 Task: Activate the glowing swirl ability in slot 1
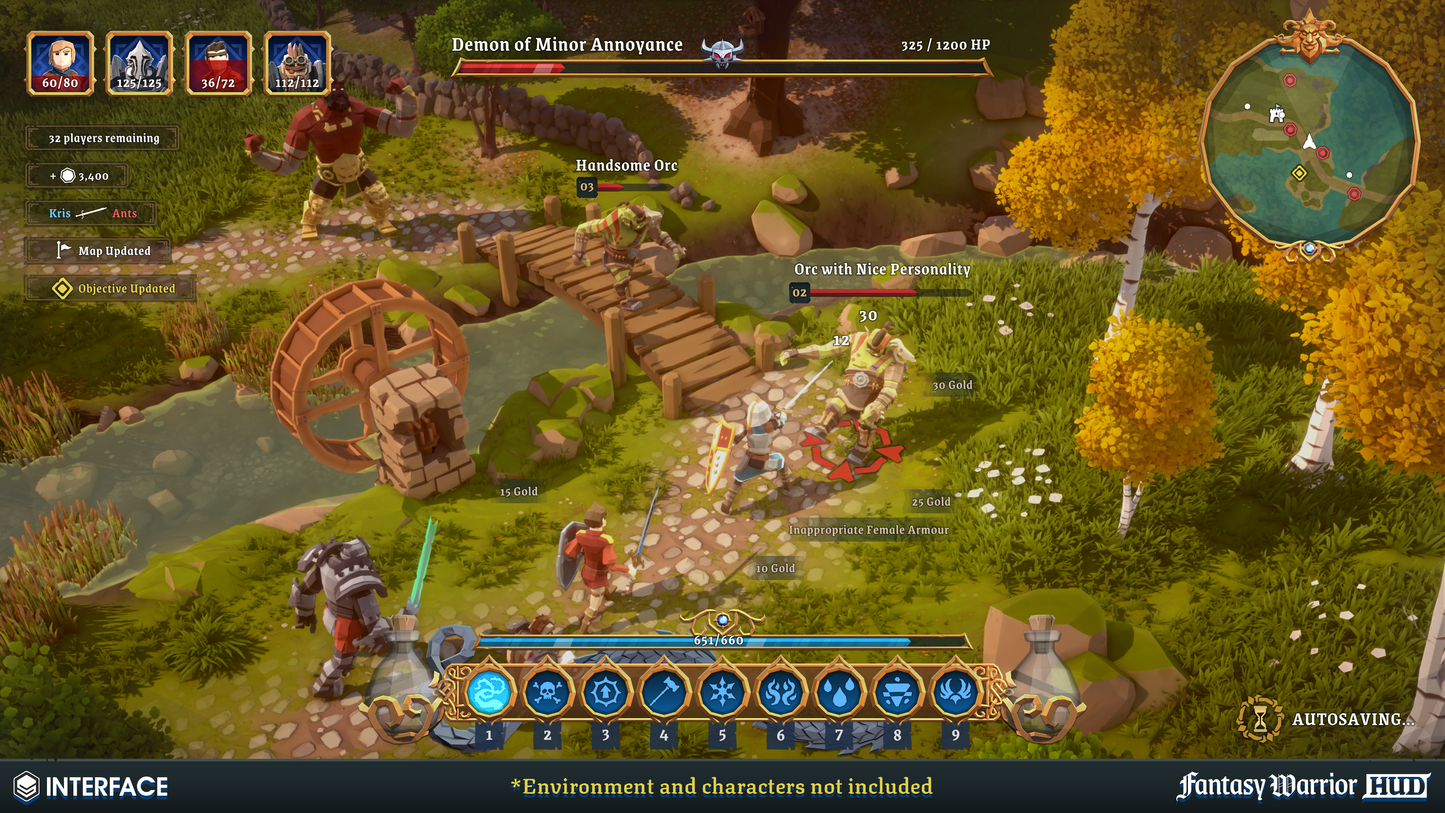[489, 691]
